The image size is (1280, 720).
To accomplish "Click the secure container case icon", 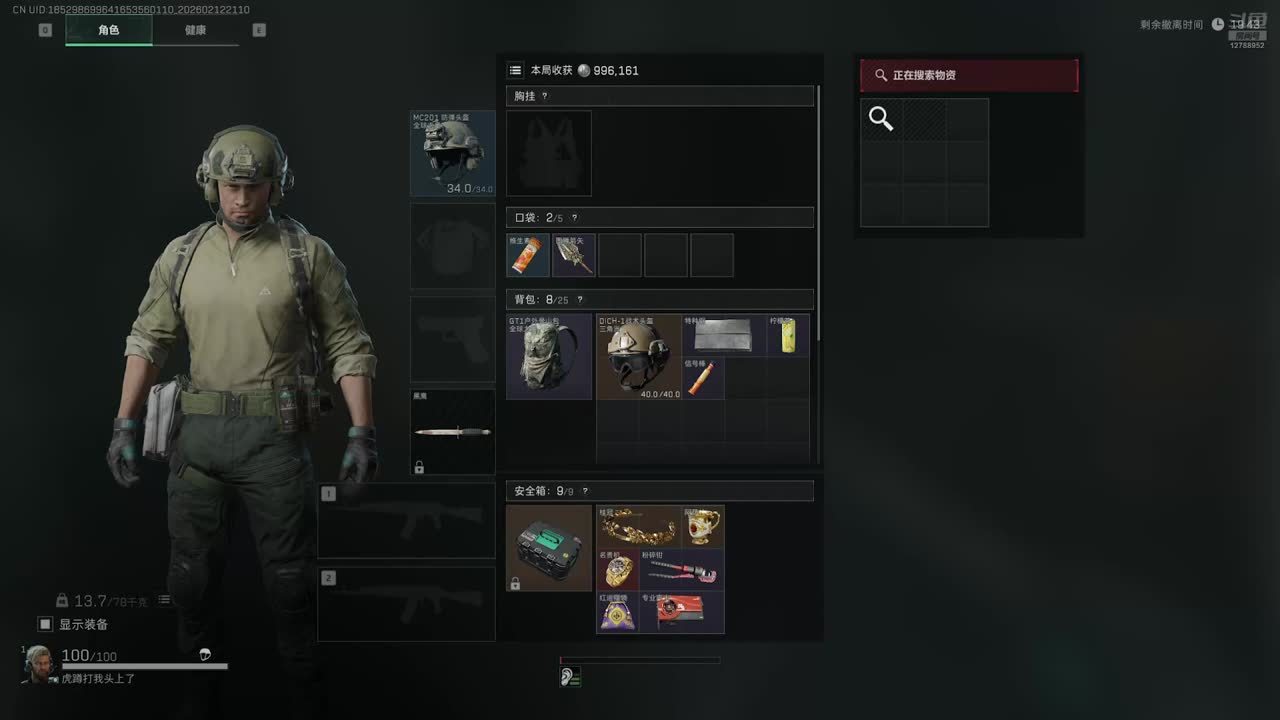I will (549, 547).
